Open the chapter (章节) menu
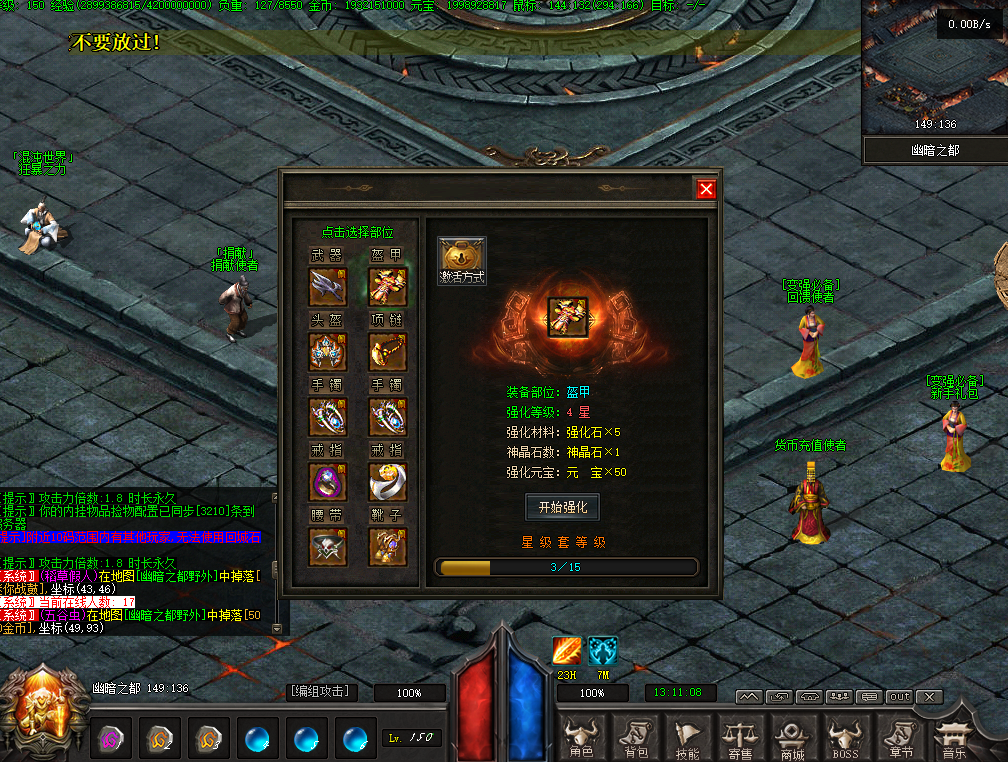Image resolution: width=1008 pixels, height=762 pixels. point(900,739)
